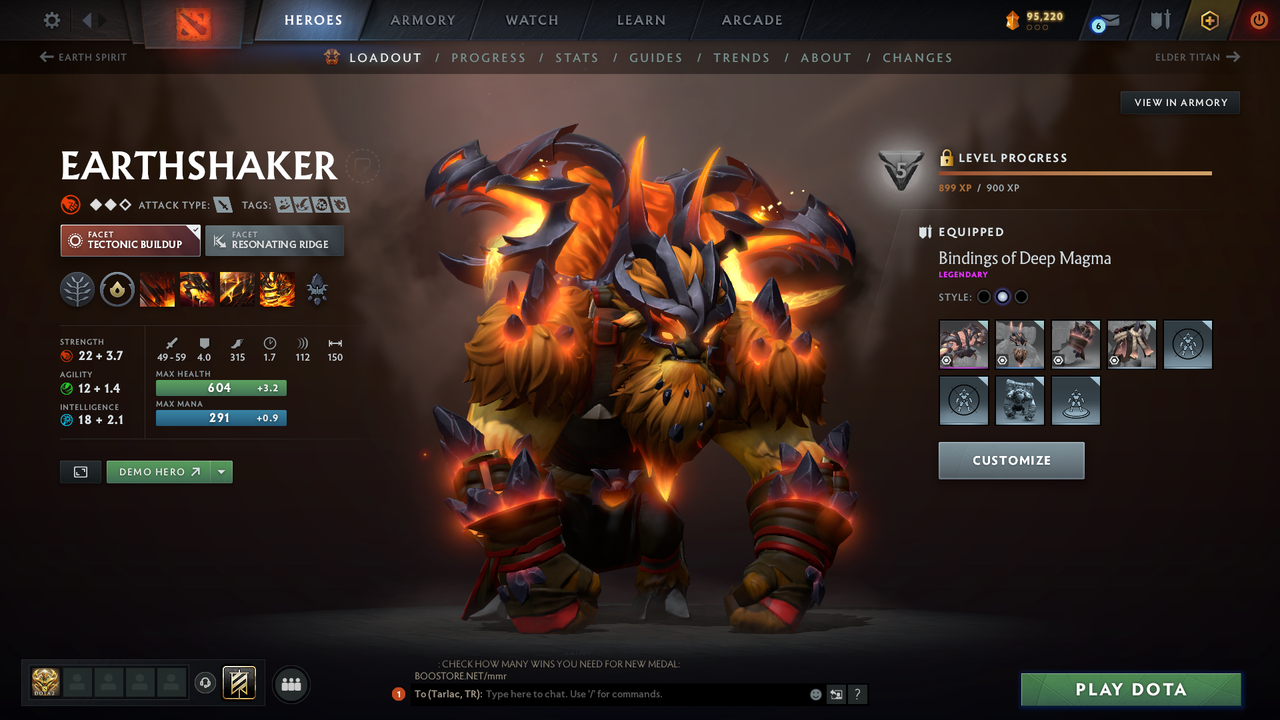Select the Resonating Ridge facet
1280x720 pixels.
[x=274, y=241]
